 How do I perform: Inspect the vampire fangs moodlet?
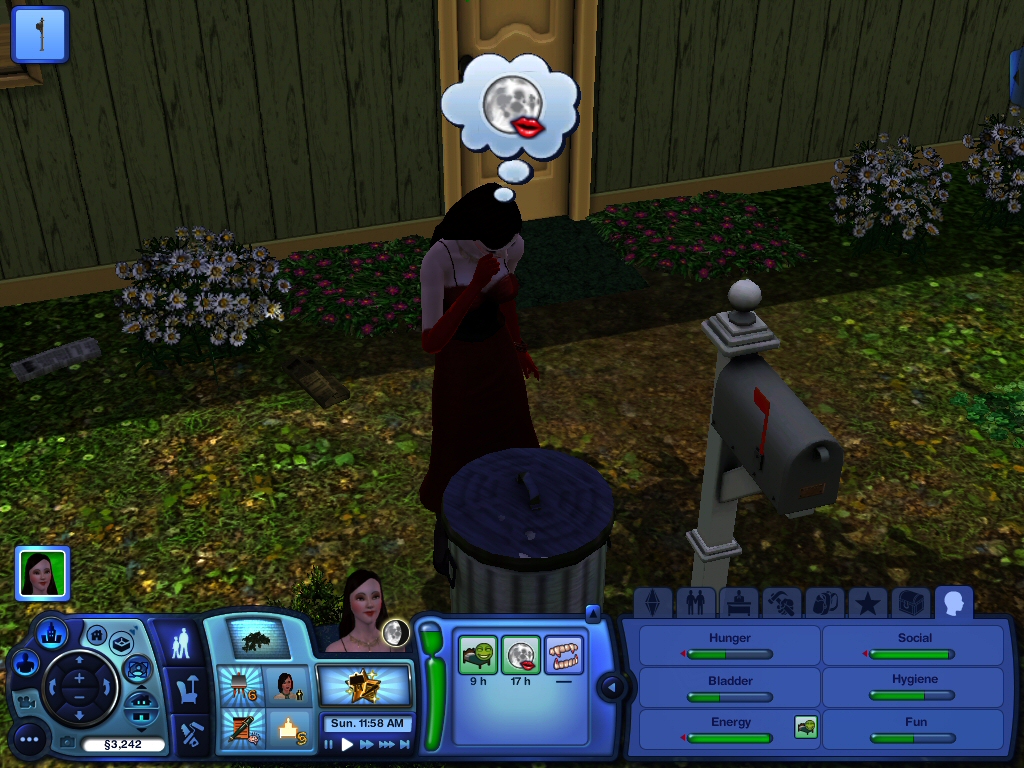[563, 655]
